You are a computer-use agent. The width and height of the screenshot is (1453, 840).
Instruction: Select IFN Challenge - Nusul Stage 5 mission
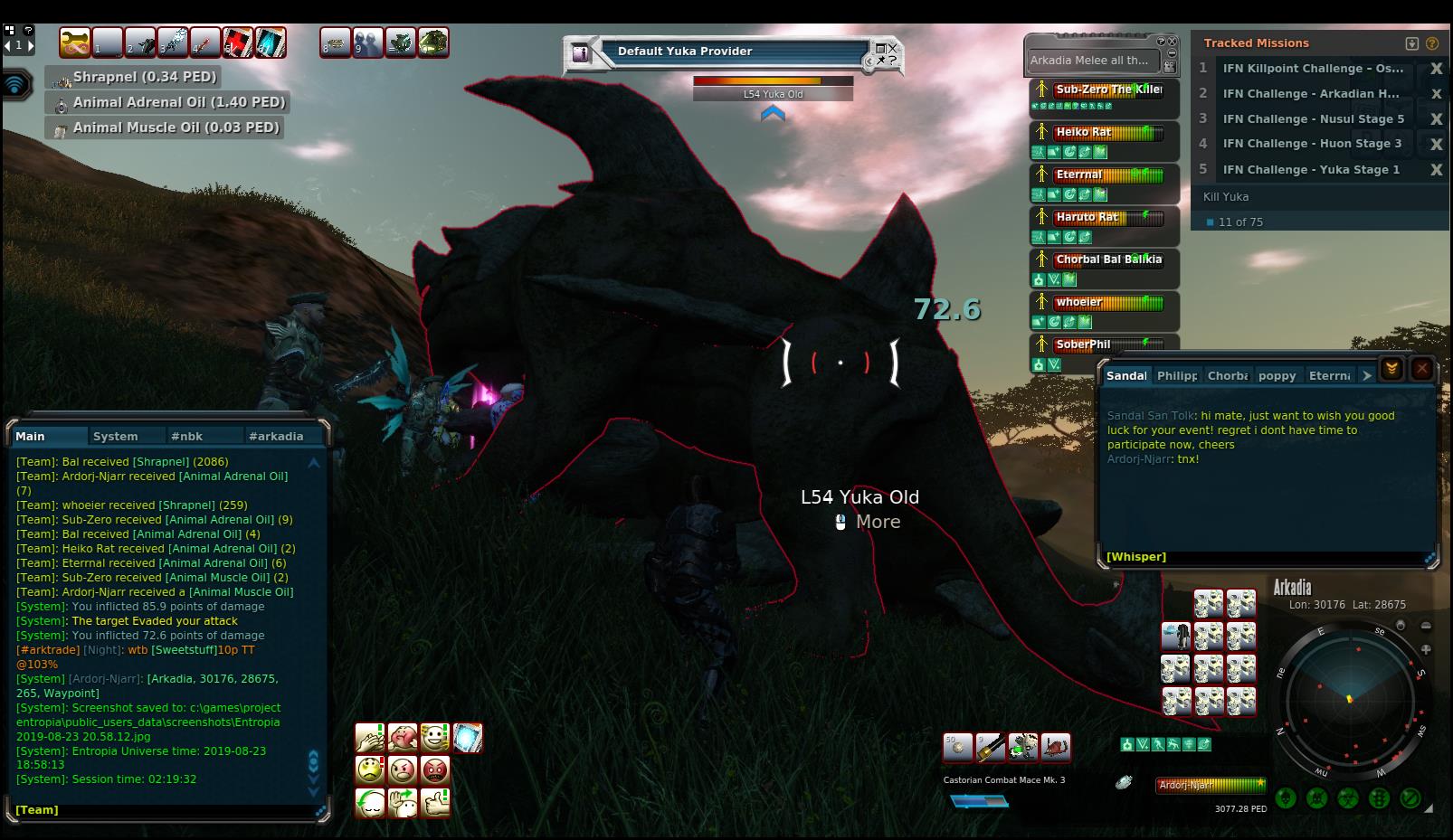pyautogui.click(x=1313, y=118)
